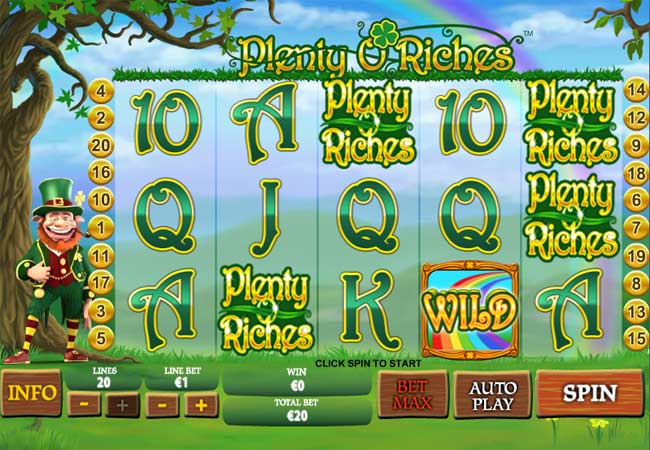Select payline coin number 15

pos(634,338)
